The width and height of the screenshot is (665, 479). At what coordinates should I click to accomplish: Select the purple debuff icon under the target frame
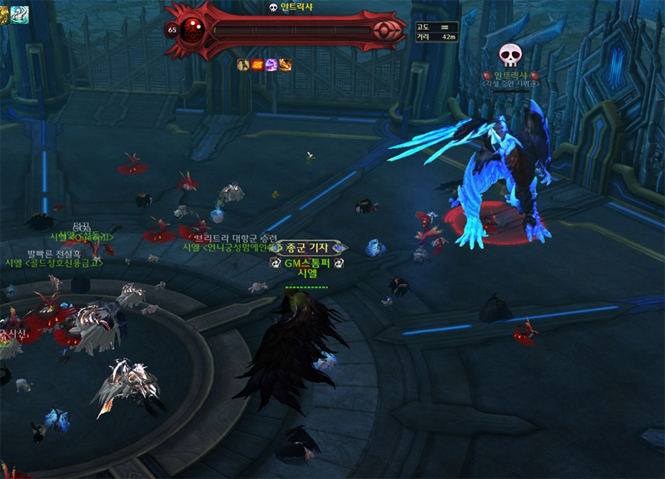tap(271, 65)
